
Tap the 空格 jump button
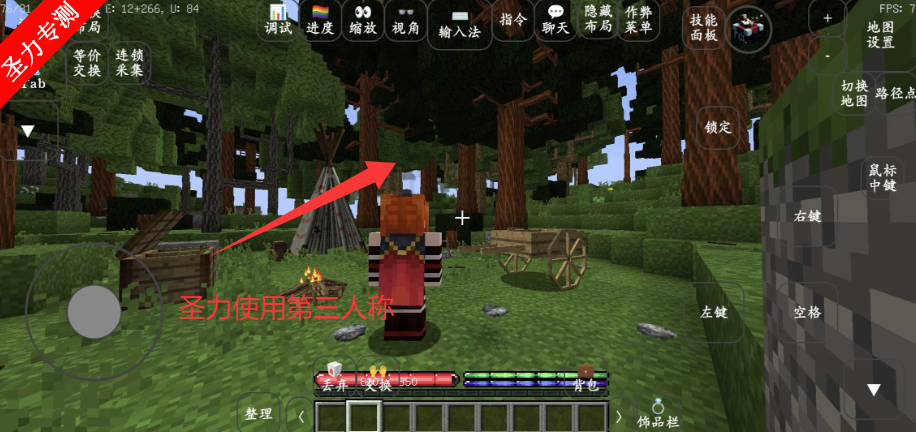[x=807, y=312]
